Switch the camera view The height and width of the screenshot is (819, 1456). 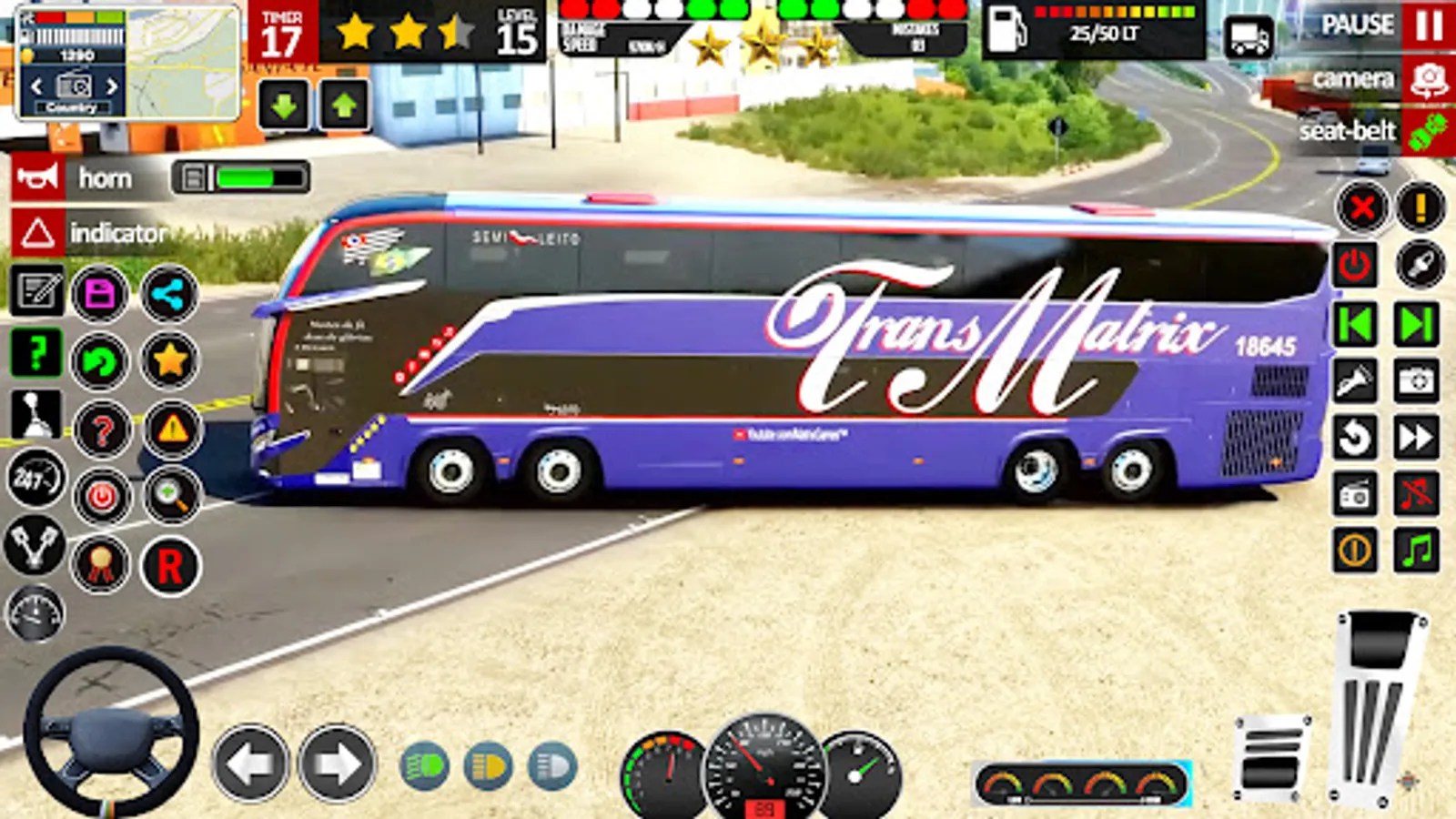[1428, 80]
